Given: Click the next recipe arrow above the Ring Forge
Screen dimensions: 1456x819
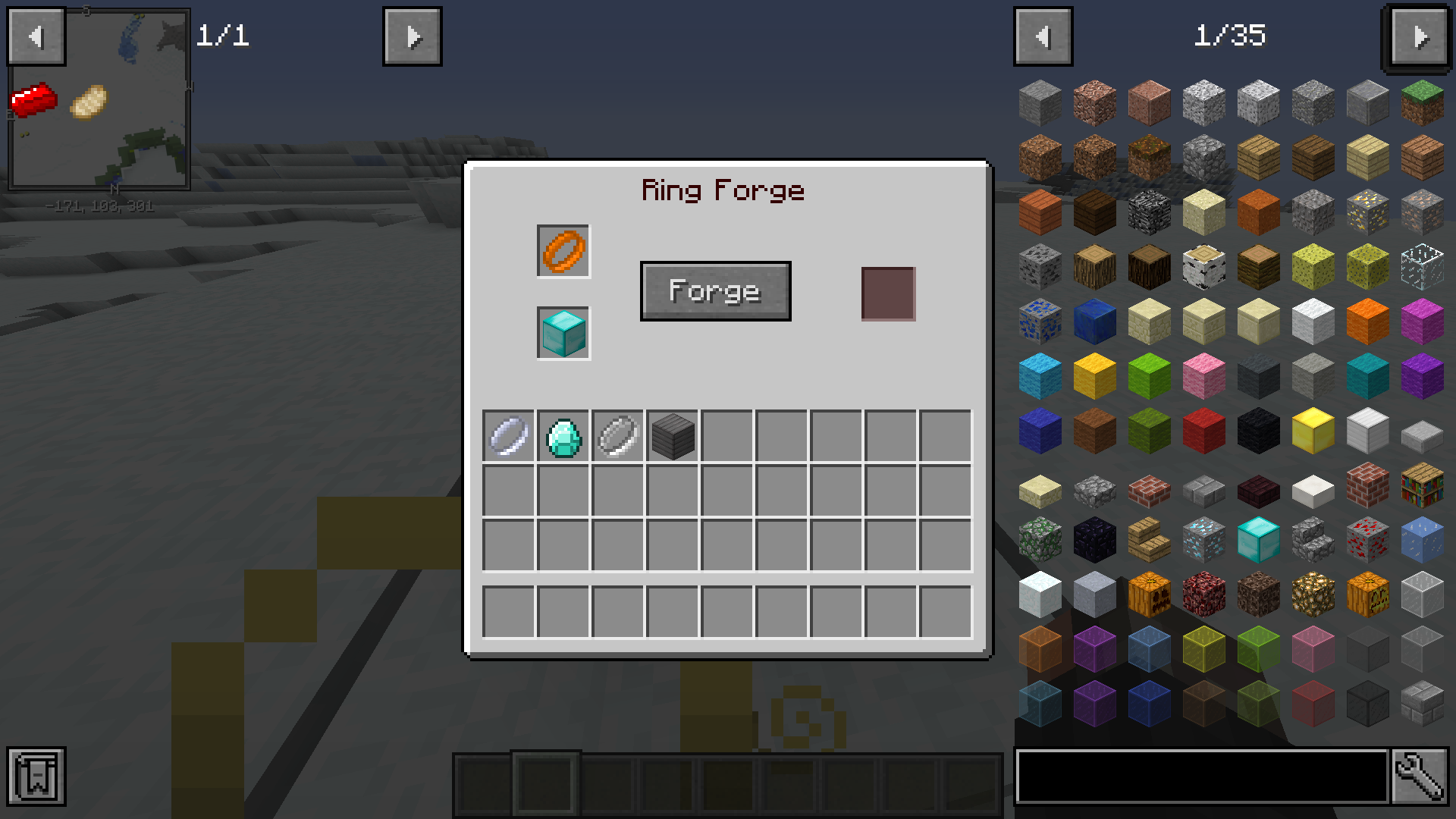Looking at the screenshot, I should tap(412, 36).
